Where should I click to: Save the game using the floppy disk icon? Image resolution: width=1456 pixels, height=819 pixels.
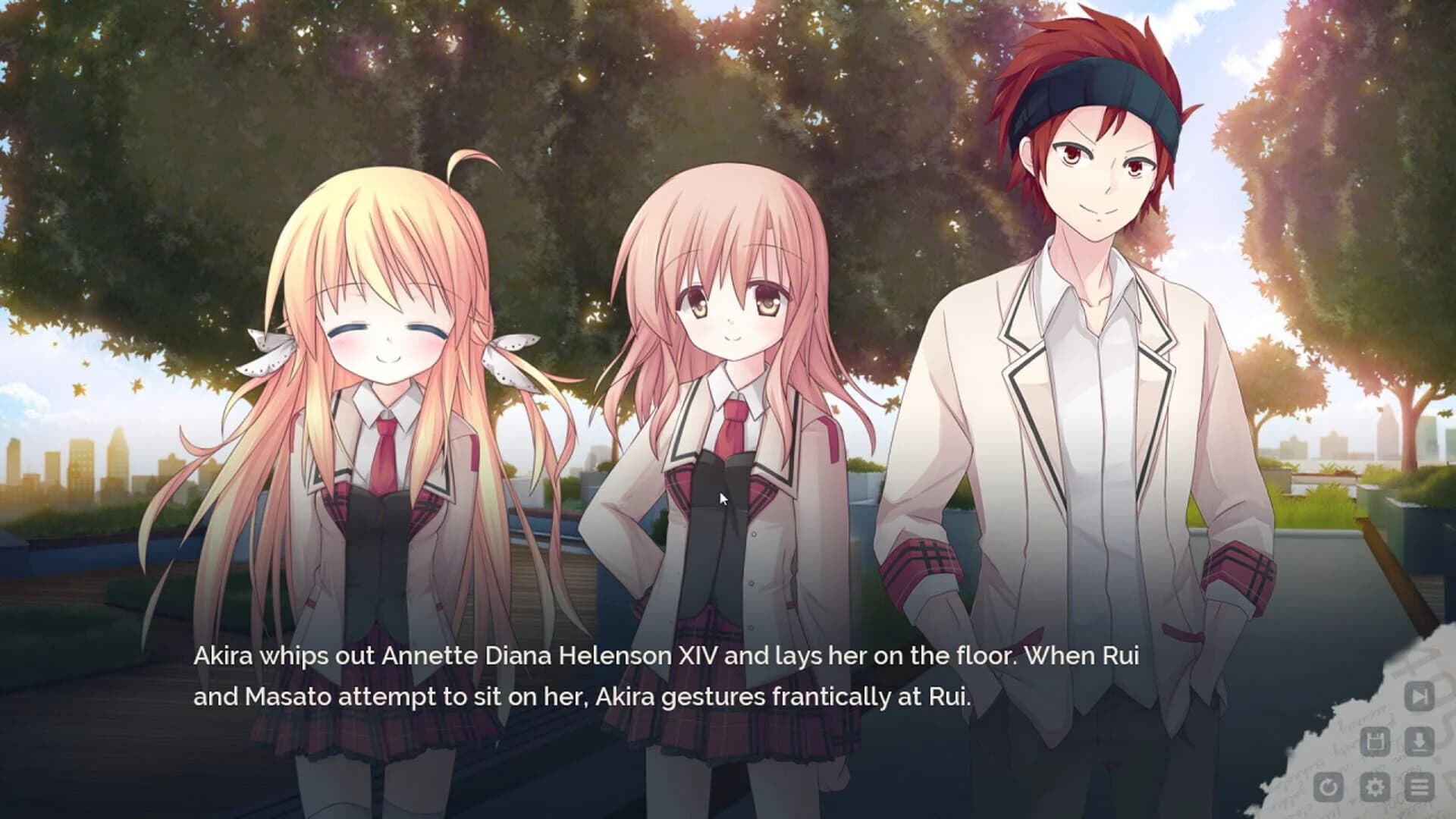(1374, 741)
